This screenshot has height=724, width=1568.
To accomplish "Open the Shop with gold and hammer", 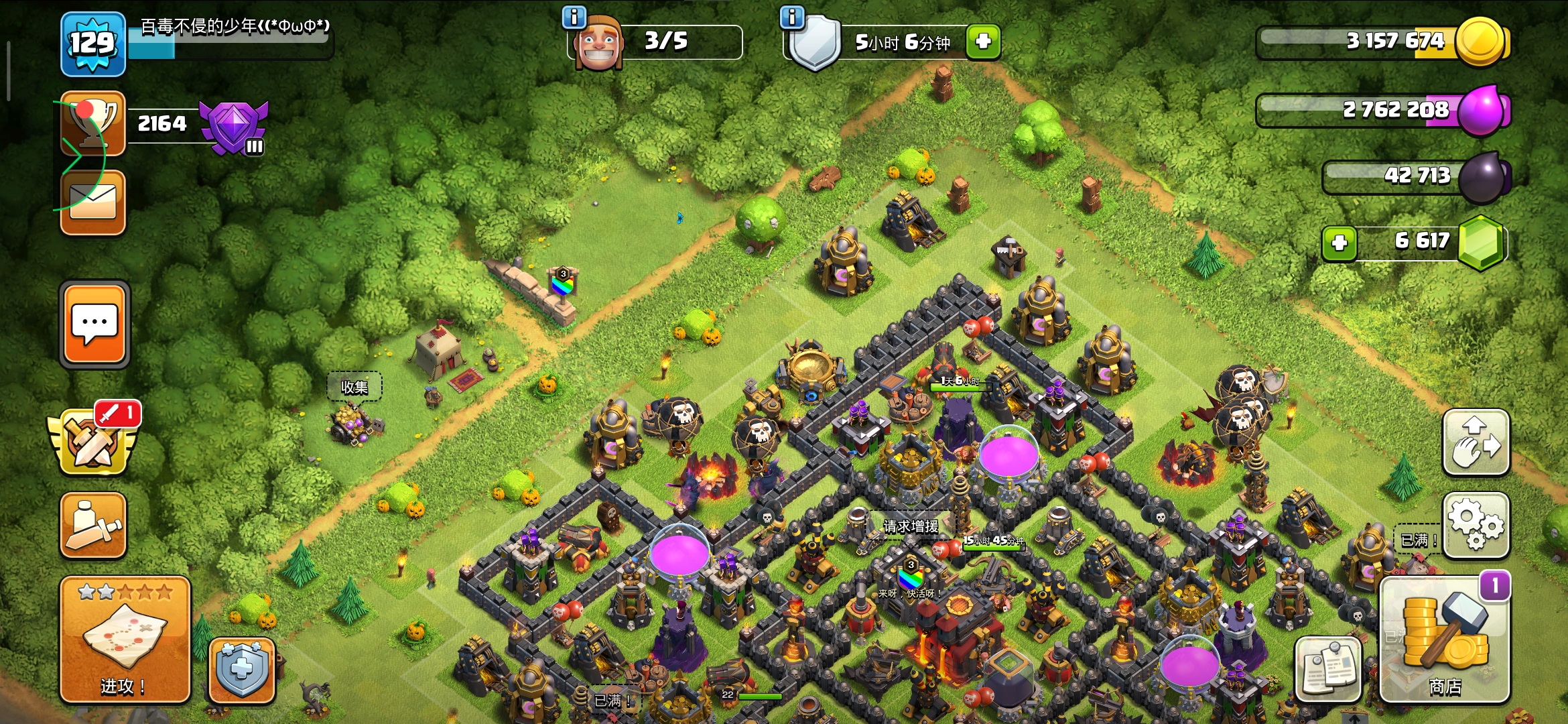I will [x=1445, y=640].
